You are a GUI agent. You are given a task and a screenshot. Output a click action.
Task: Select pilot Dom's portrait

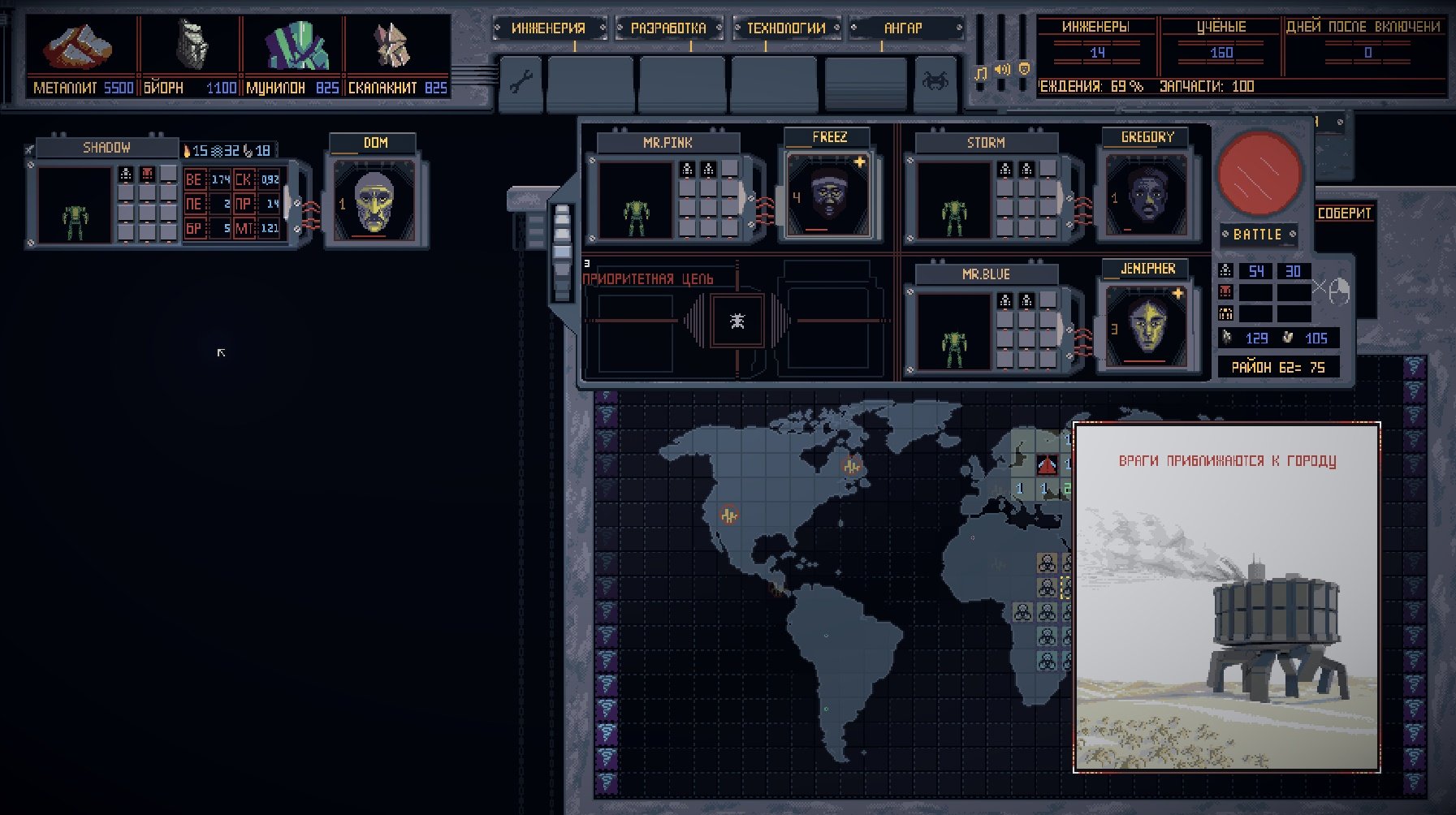374,200
